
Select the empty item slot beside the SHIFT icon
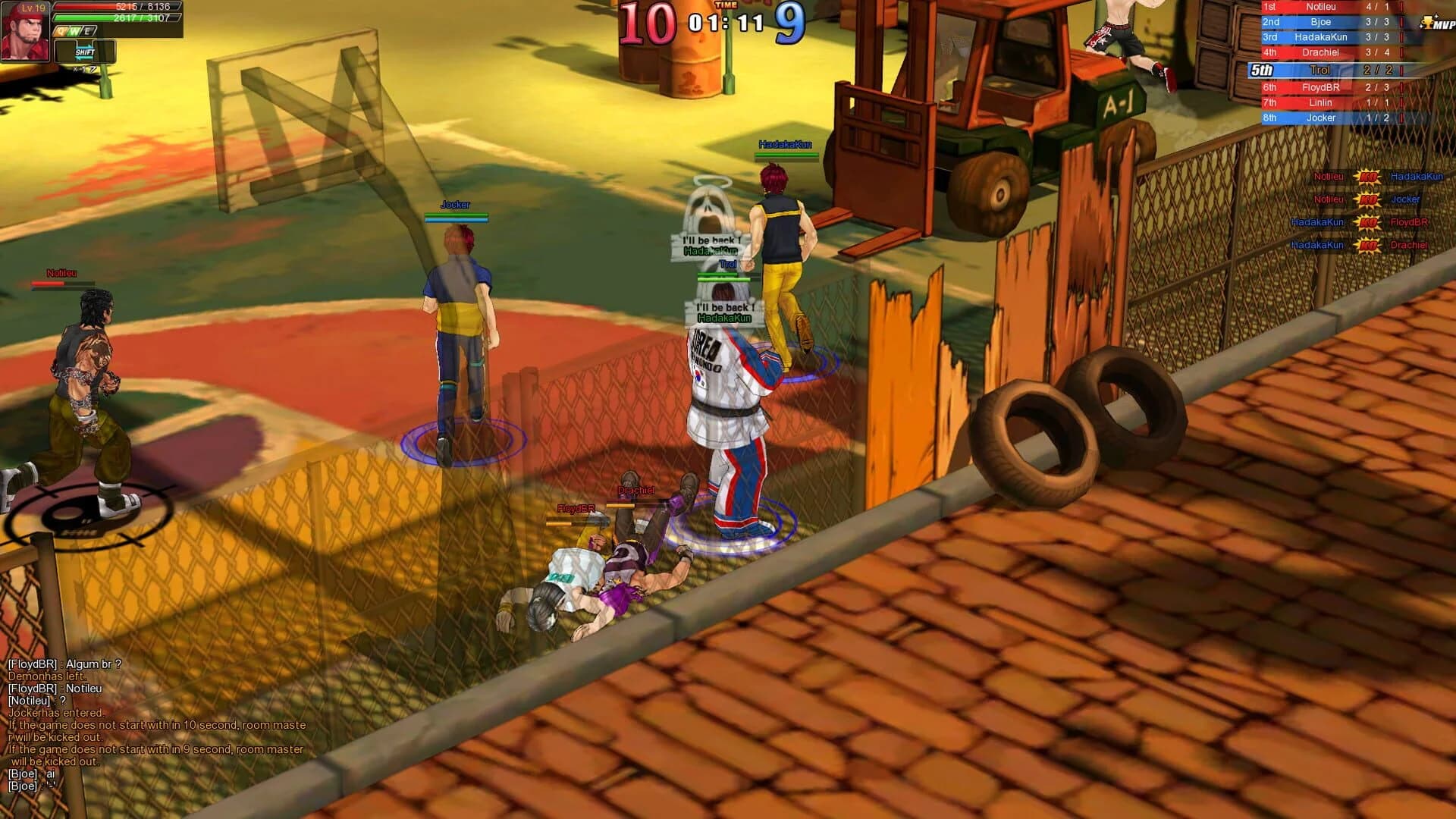click(66, 51)
